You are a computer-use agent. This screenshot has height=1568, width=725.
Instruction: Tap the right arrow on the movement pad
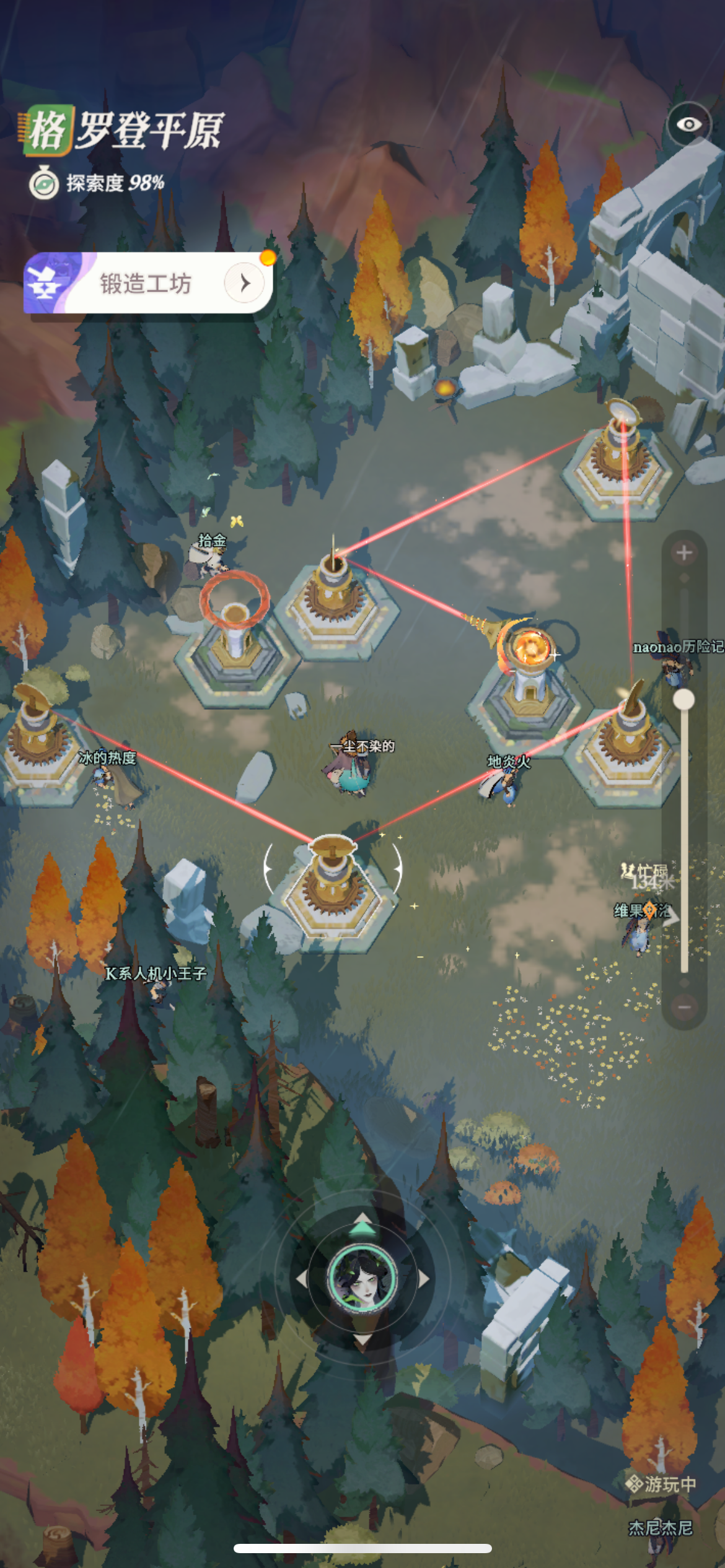[424, 1279]
